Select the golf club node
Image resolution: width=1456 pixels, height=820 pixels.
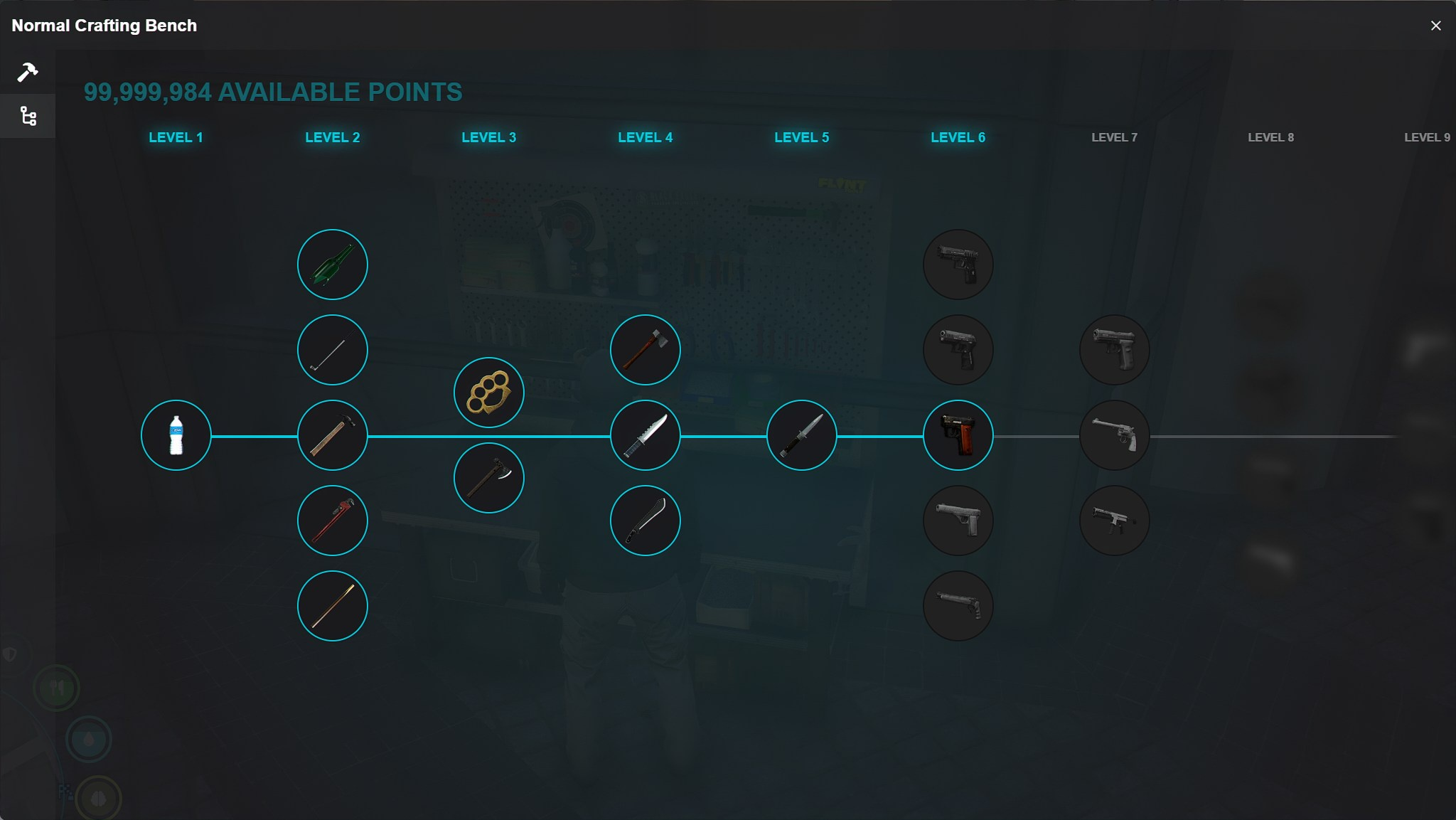333,350
